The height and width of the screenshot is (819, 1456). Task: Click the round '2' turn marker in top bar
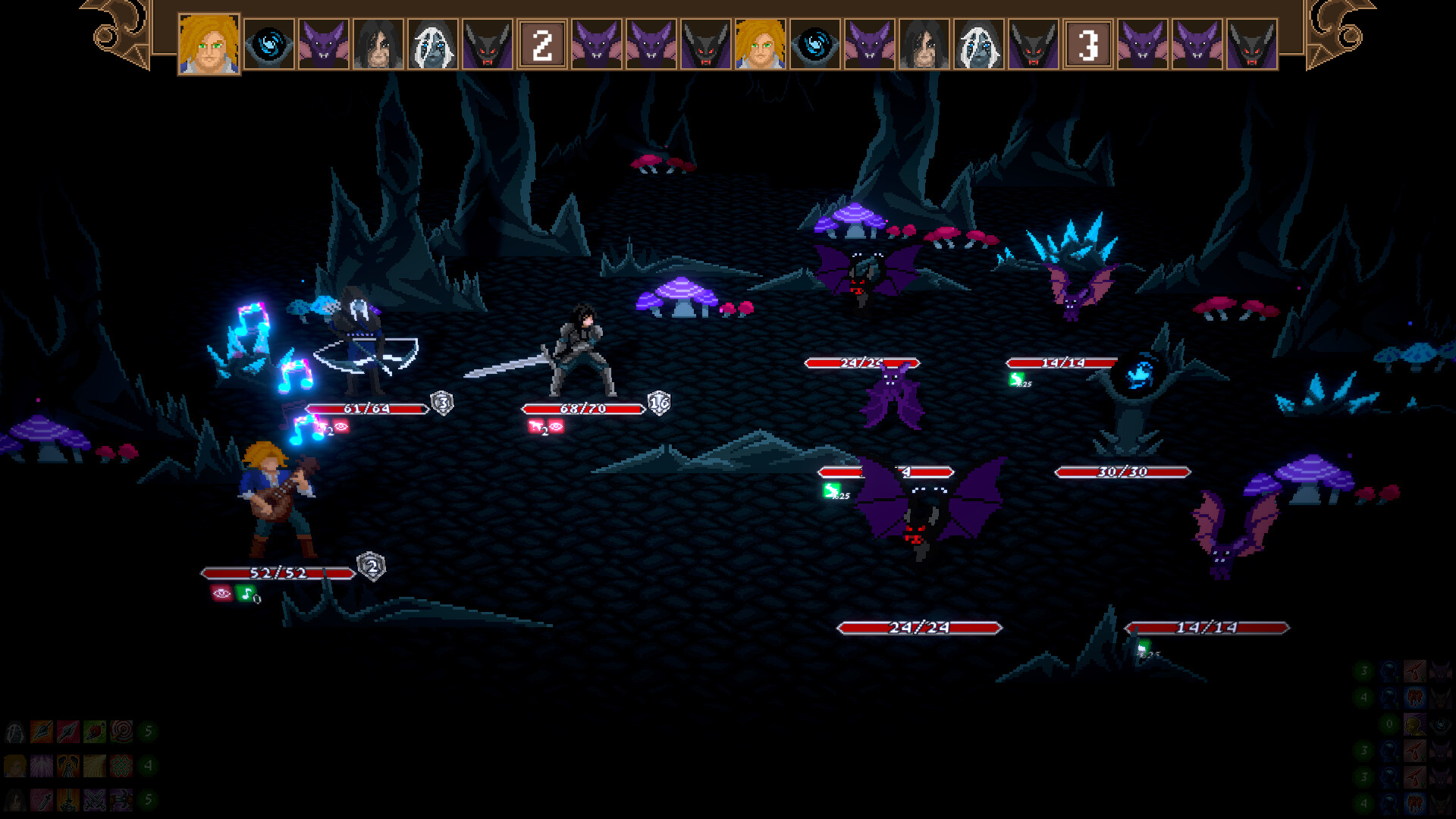pos(541,44)
